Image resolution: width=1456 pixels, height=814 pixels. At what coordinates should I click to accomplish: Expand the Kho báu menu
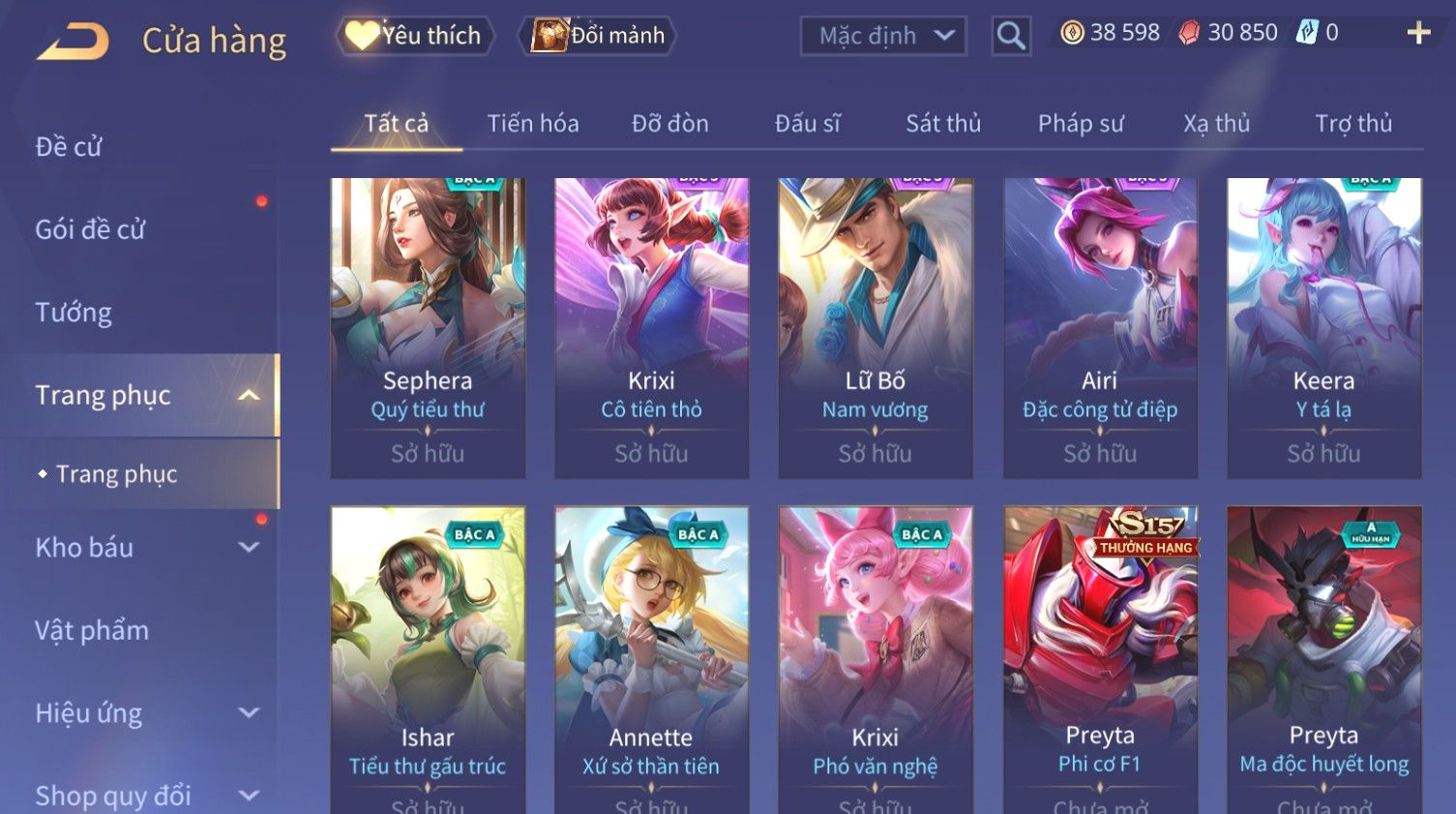145,548
